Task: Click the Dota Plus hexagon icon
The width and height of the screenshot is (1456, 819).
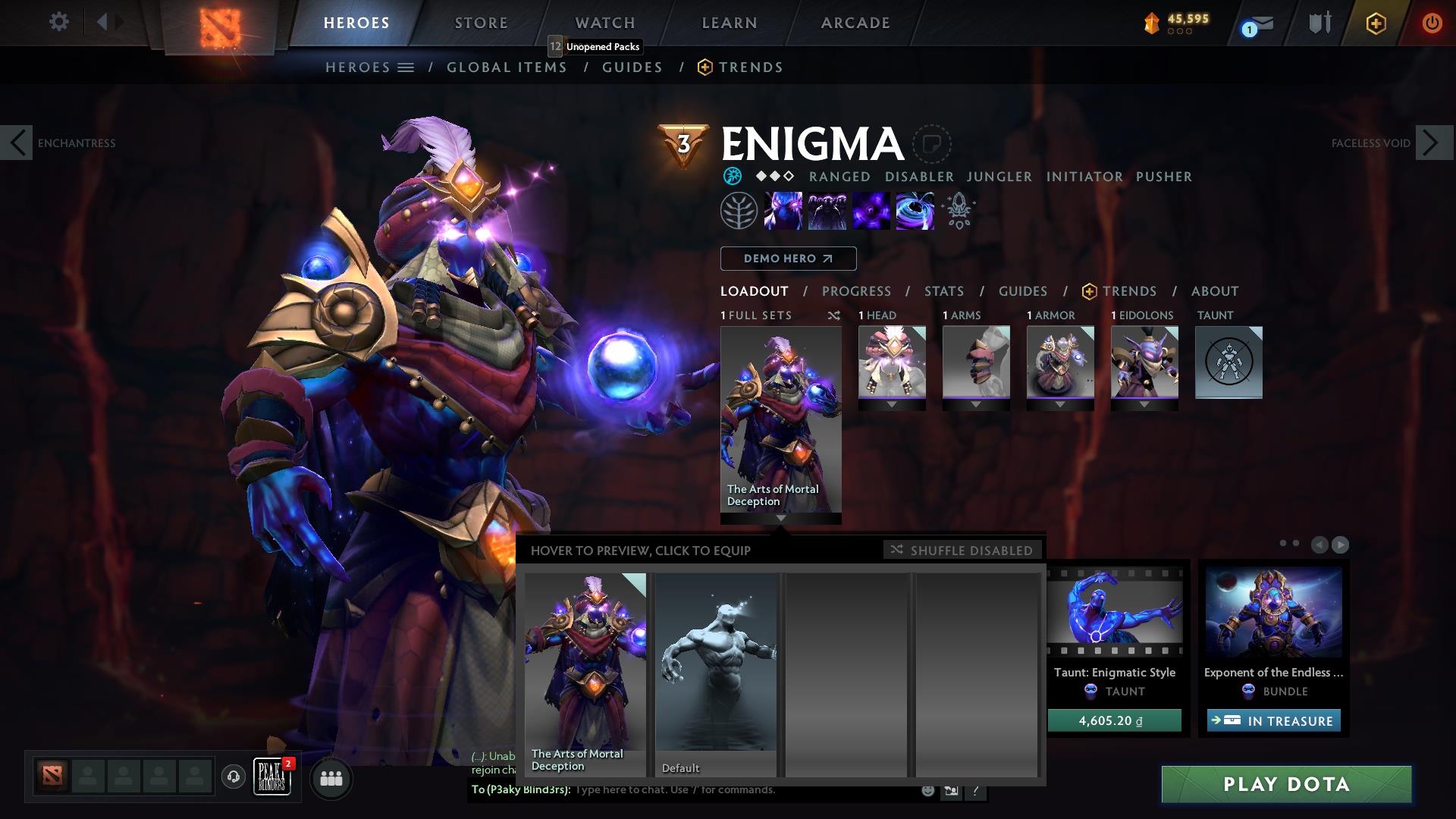Action: pos(1376,23)
